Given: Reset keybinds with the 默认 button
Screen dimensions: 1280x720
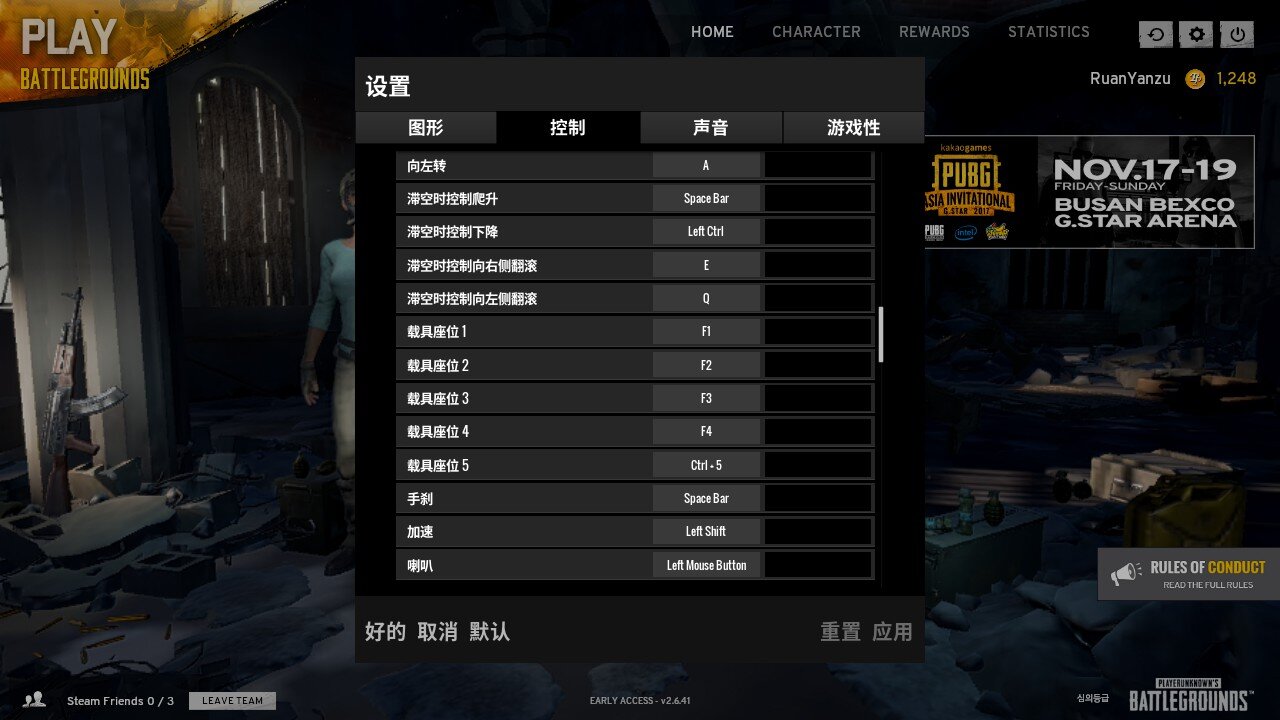Looking at the screenshot, I should (488, 631).
